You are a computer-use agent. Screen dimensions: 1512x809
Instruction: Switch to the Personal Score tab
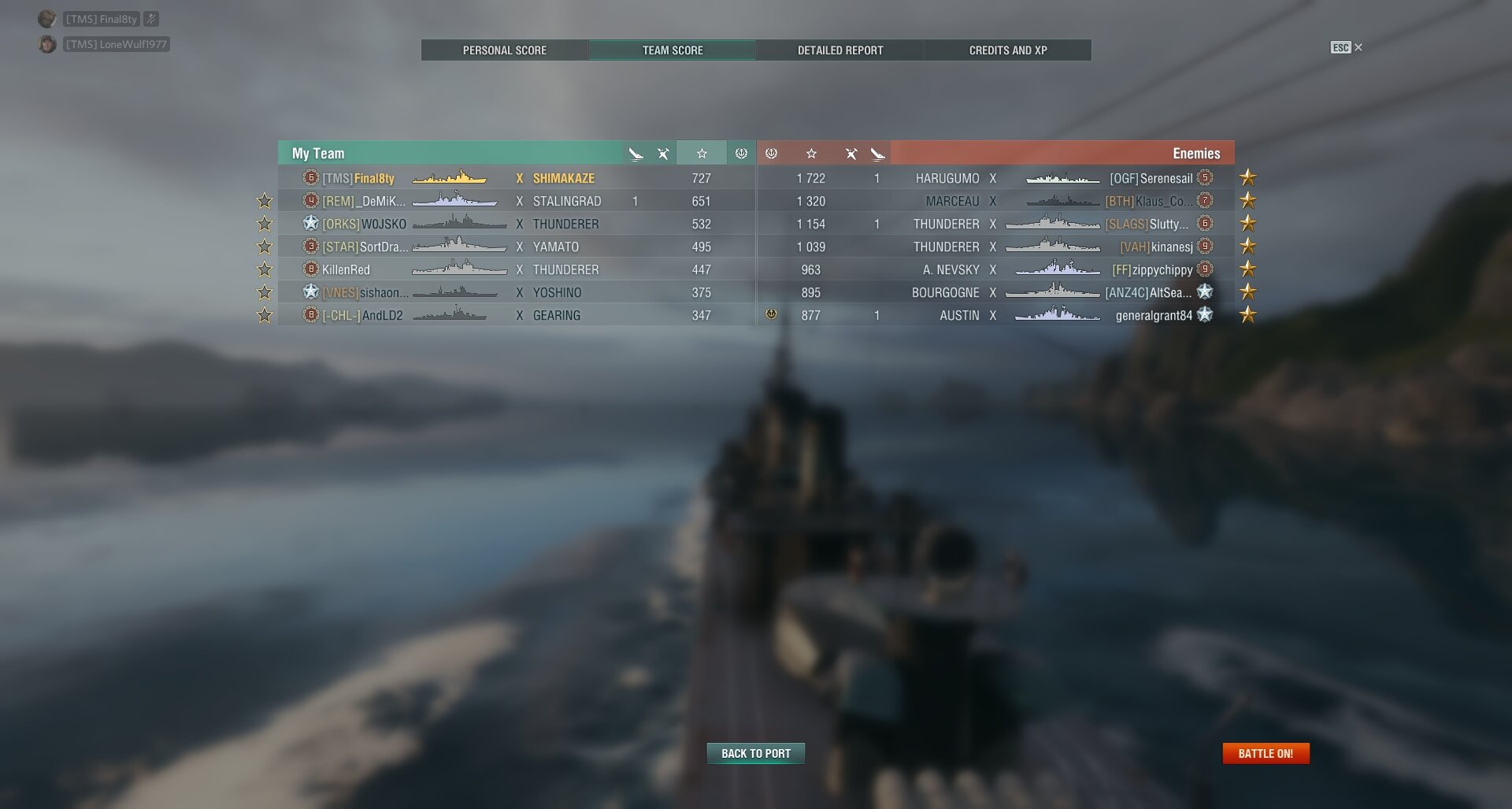coord(504,50)
